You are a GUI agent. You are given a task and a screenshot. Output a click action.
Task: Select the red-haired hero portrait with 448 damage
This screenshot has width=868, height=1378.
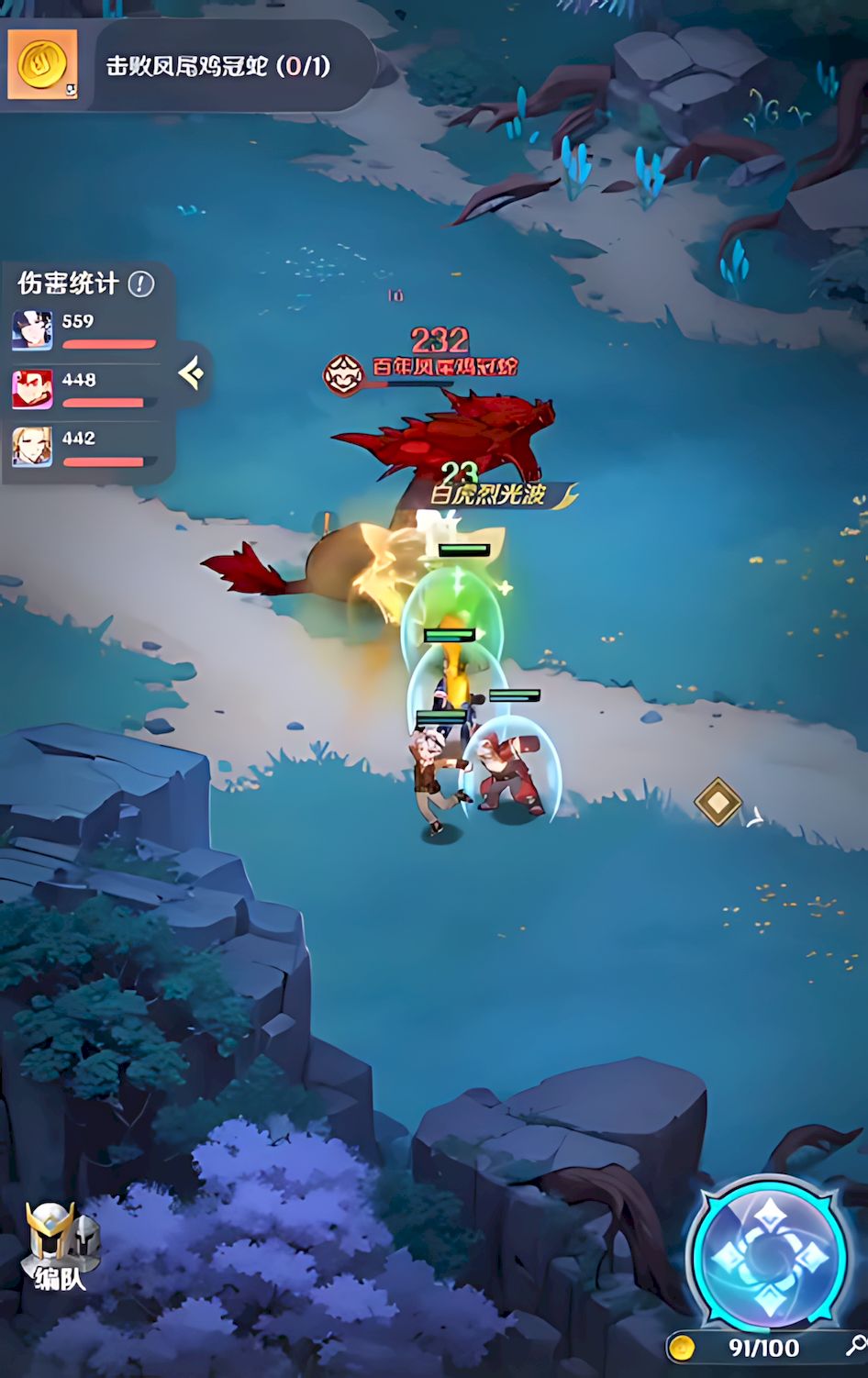[x=32, y=389]
